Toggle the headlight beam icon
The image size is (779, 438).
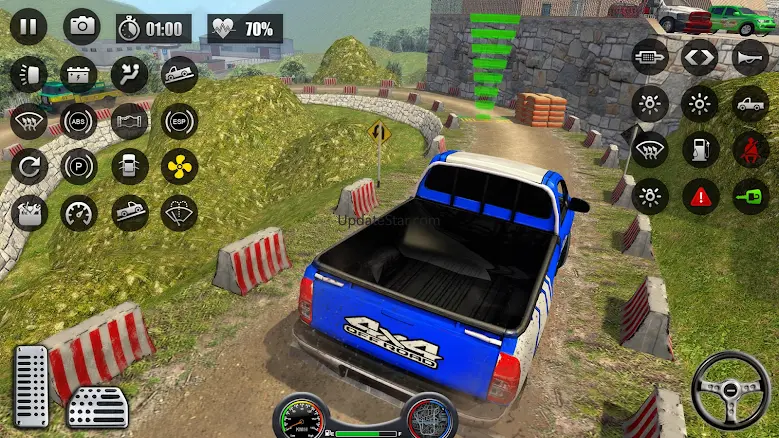point(29,74)
